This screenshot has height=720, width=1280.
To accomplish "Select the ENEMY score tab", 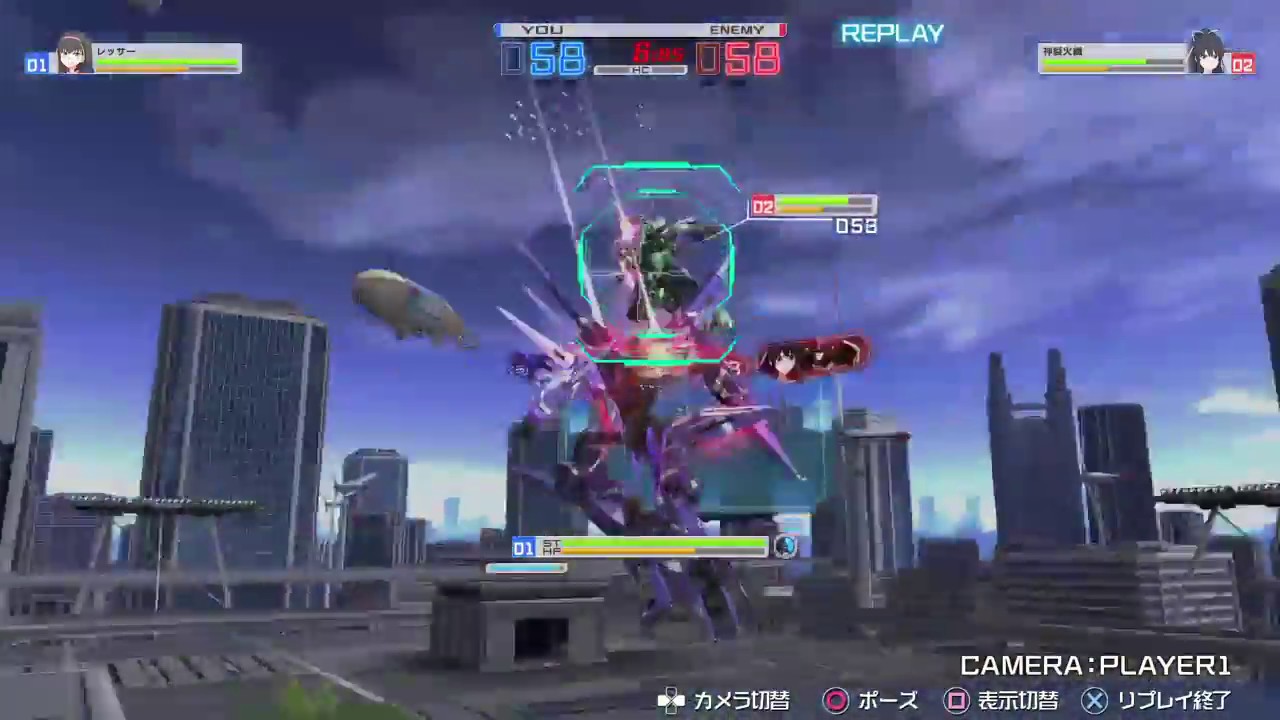I will [x=737, y=29].
